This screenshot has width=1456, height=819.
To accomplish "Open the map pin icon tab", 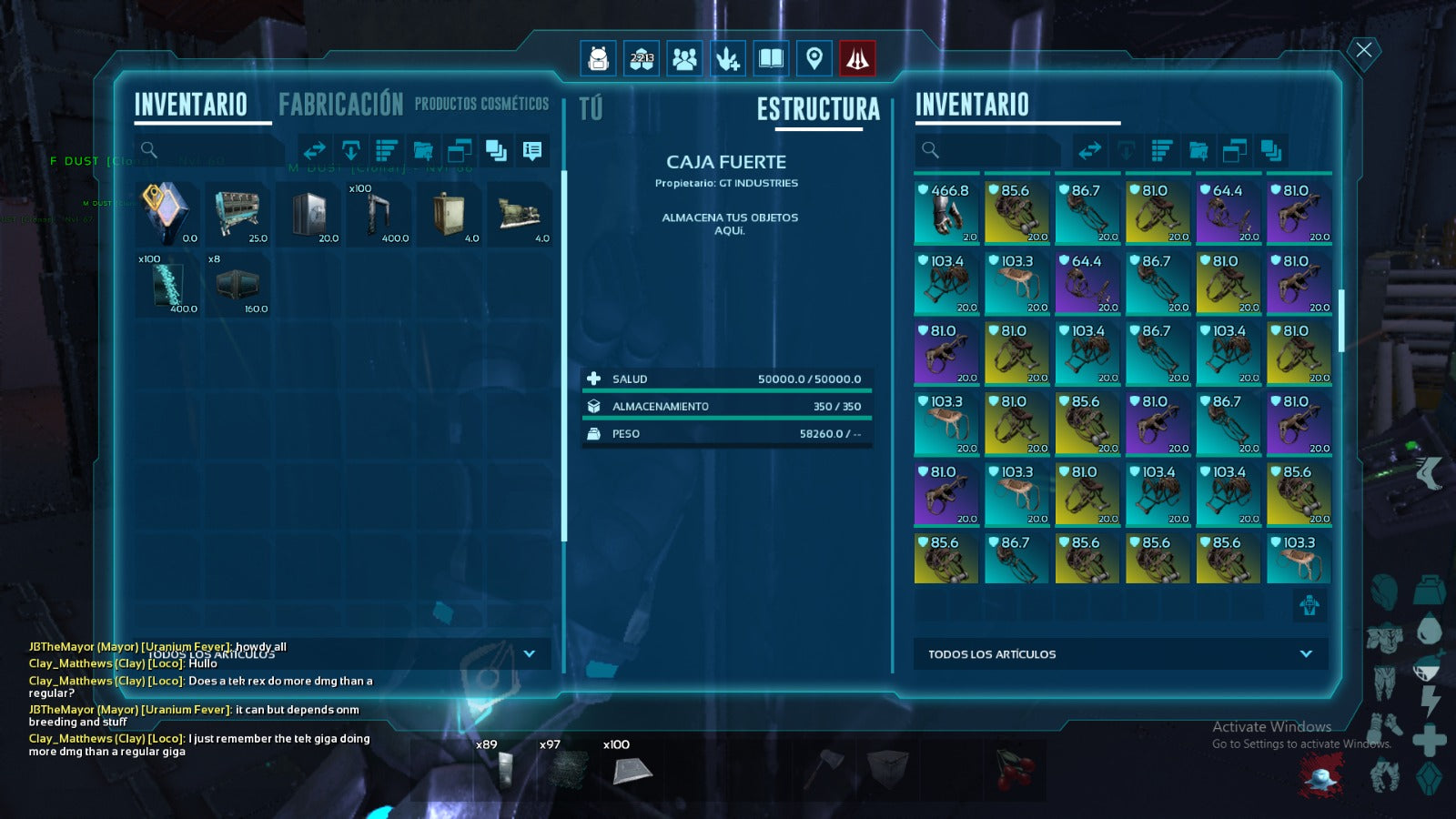I will (814, 59).
